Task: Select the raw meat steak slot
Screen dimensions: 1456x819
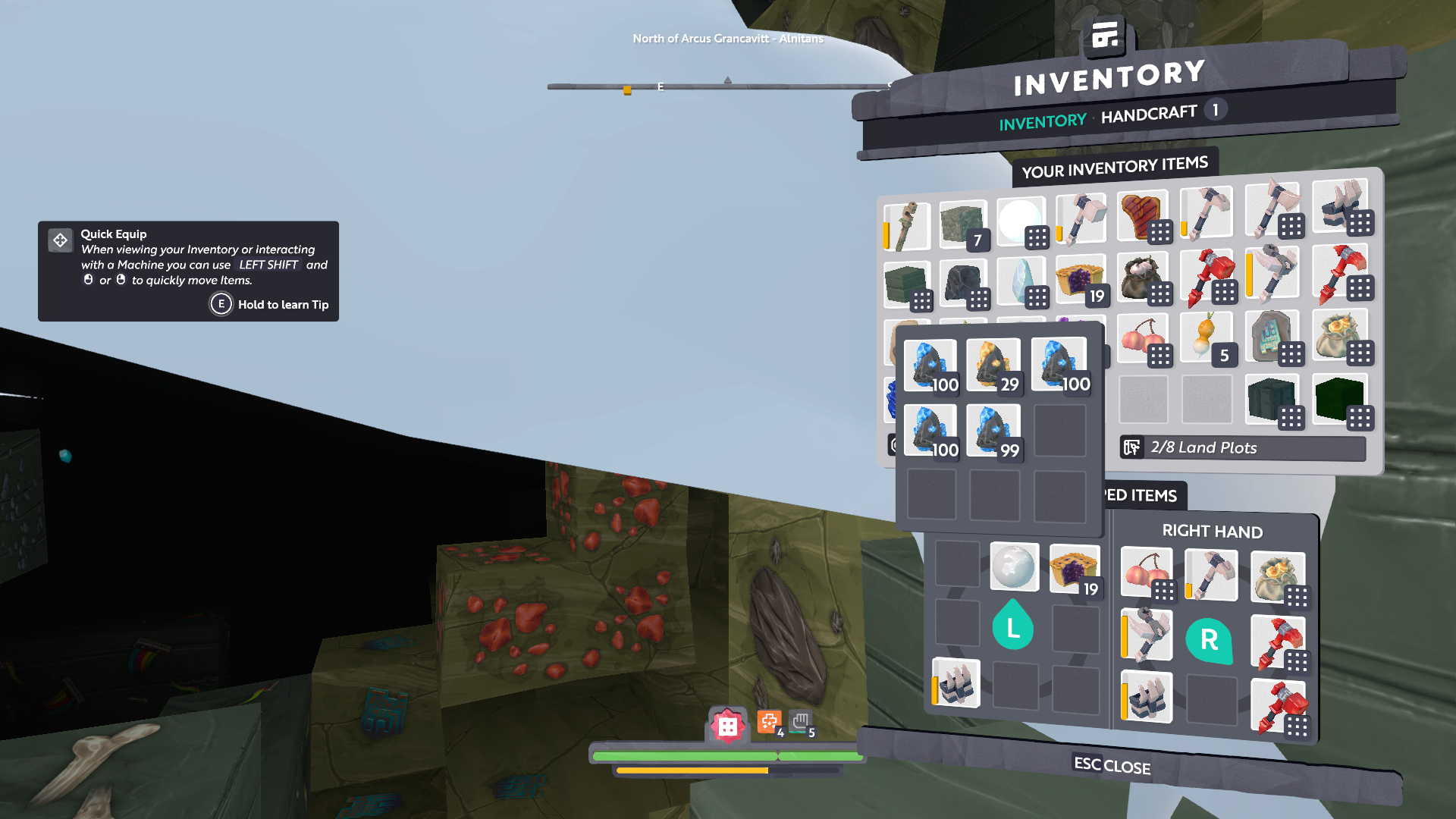Action: [x=1141, y=216]
